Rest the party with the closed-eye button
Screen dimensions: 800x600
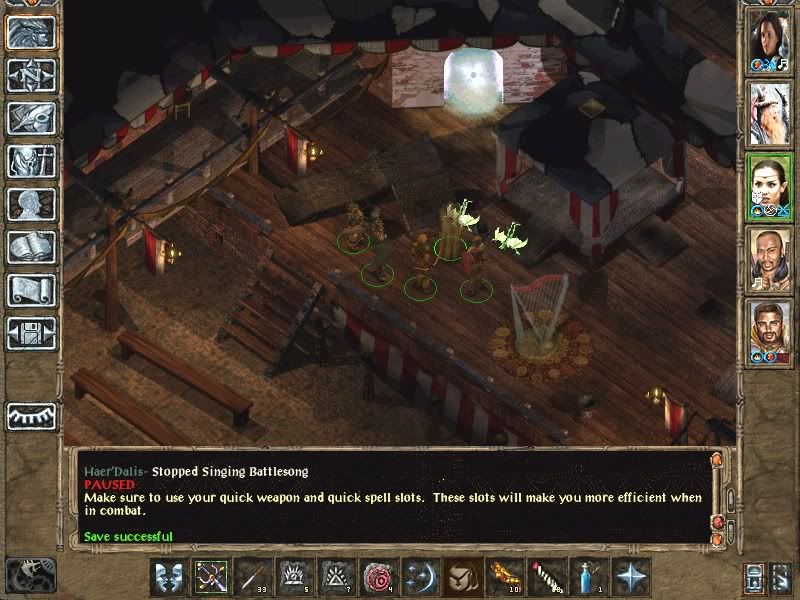click(31, 416)
